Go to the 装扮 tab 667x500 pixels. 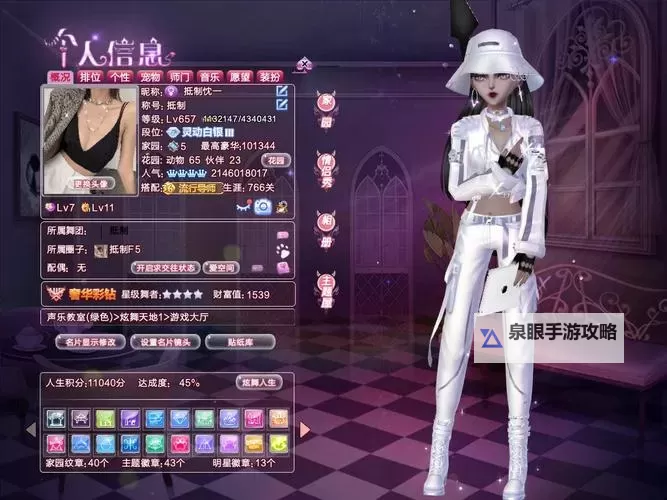point(270,76)
